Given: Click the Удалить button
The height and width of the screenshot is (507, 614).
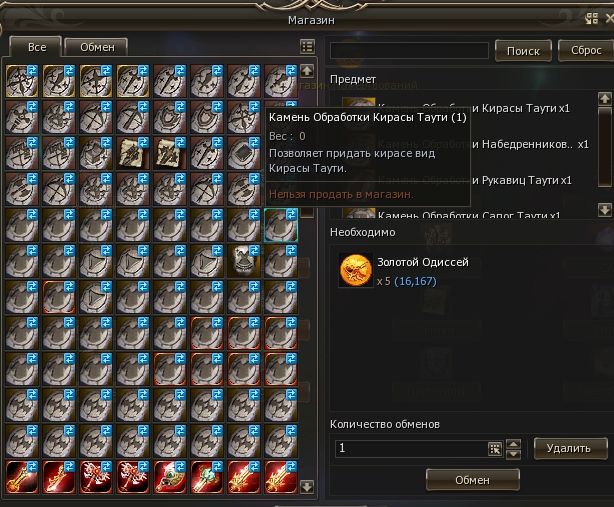Looking at the screenshot, I should 569,448.
